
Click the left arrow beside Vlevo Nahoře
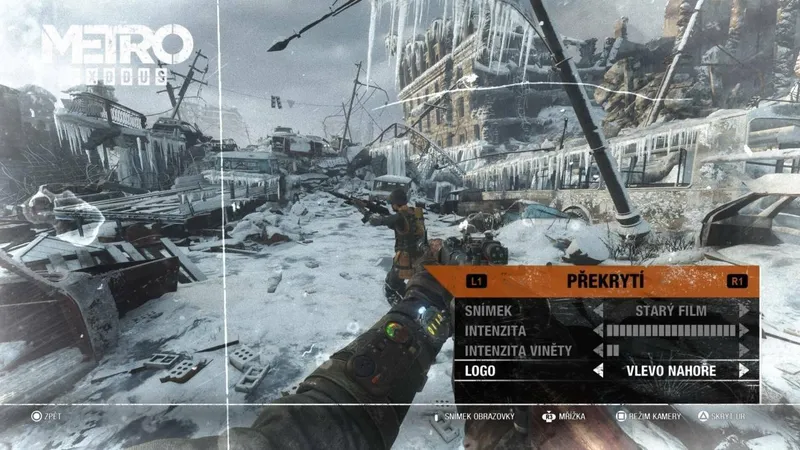coord(598,370)
